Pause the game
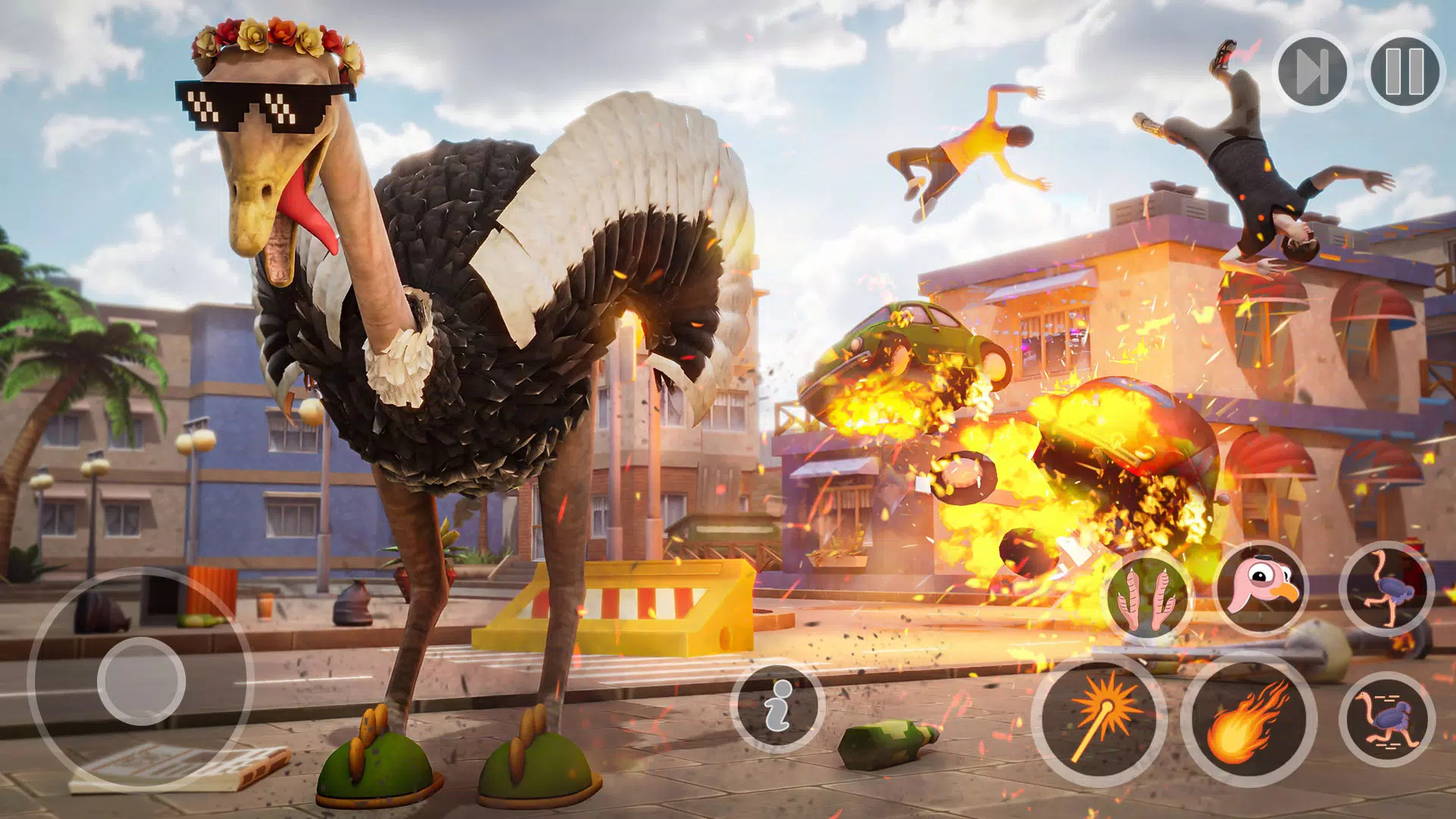This screenshot has height=819, width=1456. pos(1404,72)
